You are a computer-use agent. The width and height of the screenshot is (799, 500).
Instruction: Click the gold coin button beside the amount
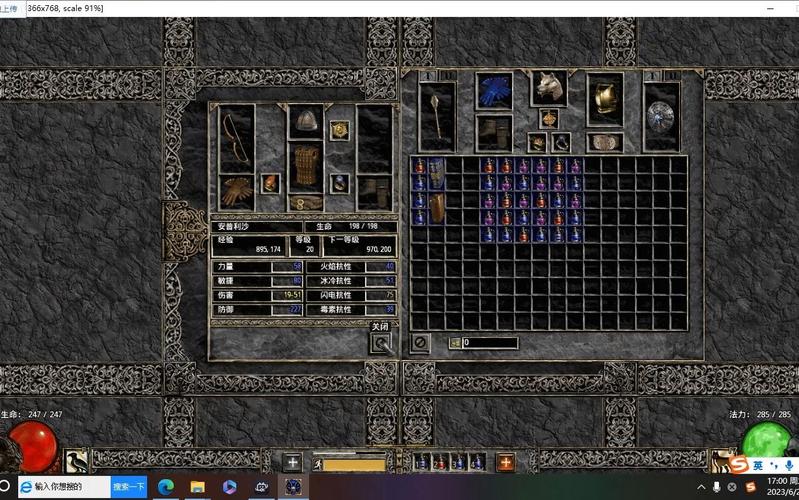(454, 343)
